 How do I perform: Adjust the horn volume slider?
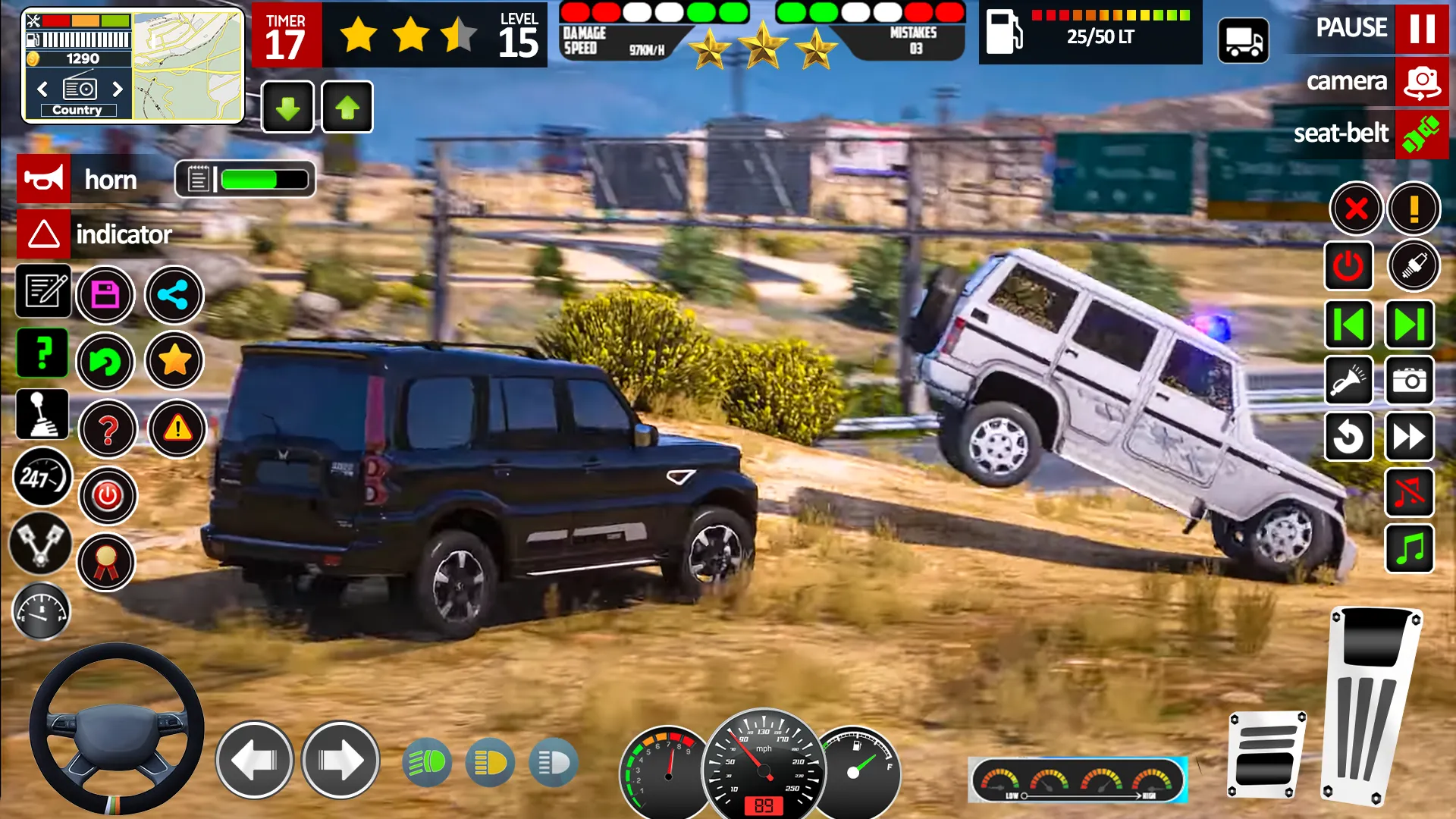(258, 180)
